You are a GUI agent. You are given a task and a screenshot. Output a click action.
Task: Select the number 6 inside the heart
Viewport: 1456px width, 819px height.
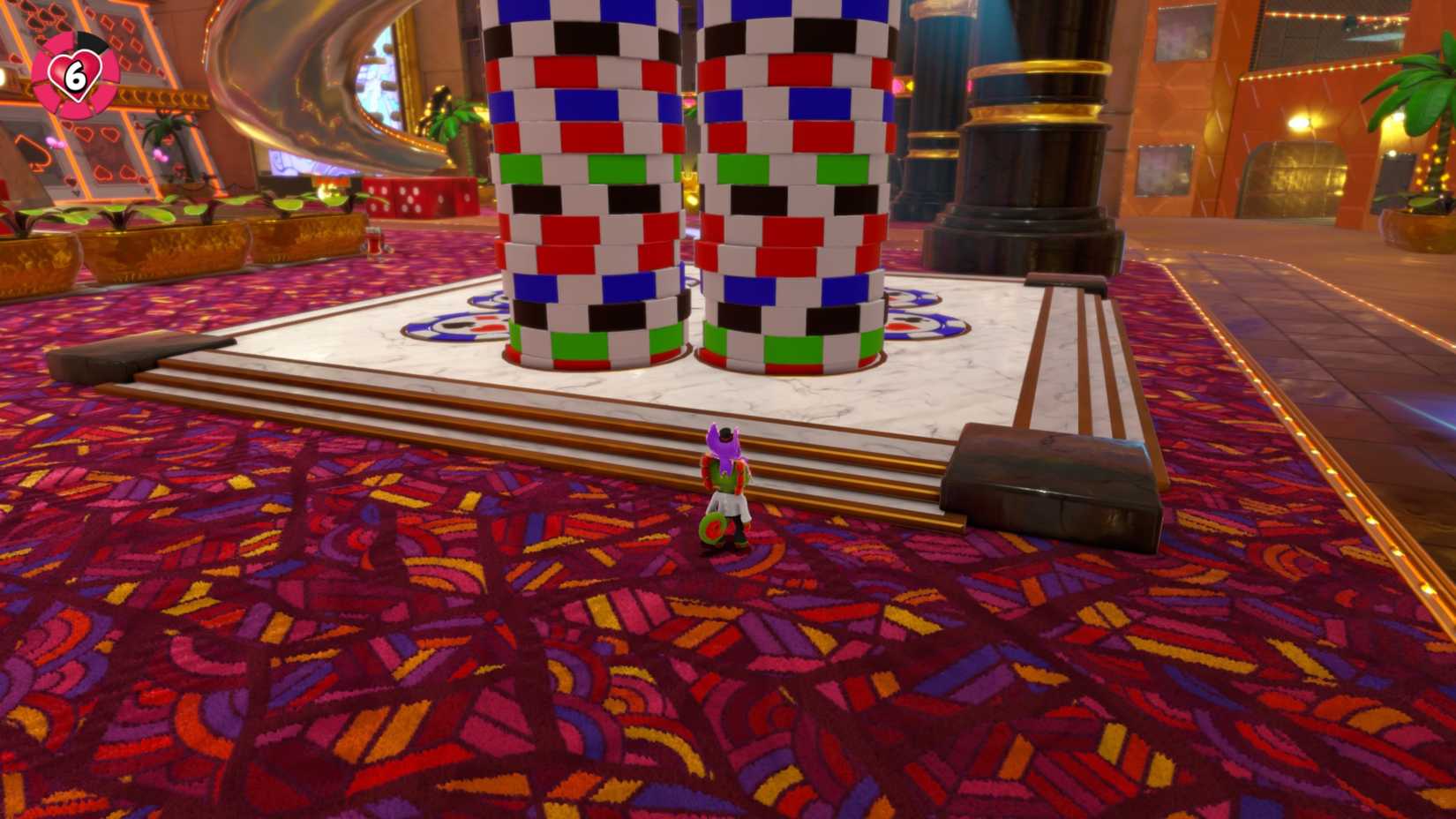pos(76,74)
